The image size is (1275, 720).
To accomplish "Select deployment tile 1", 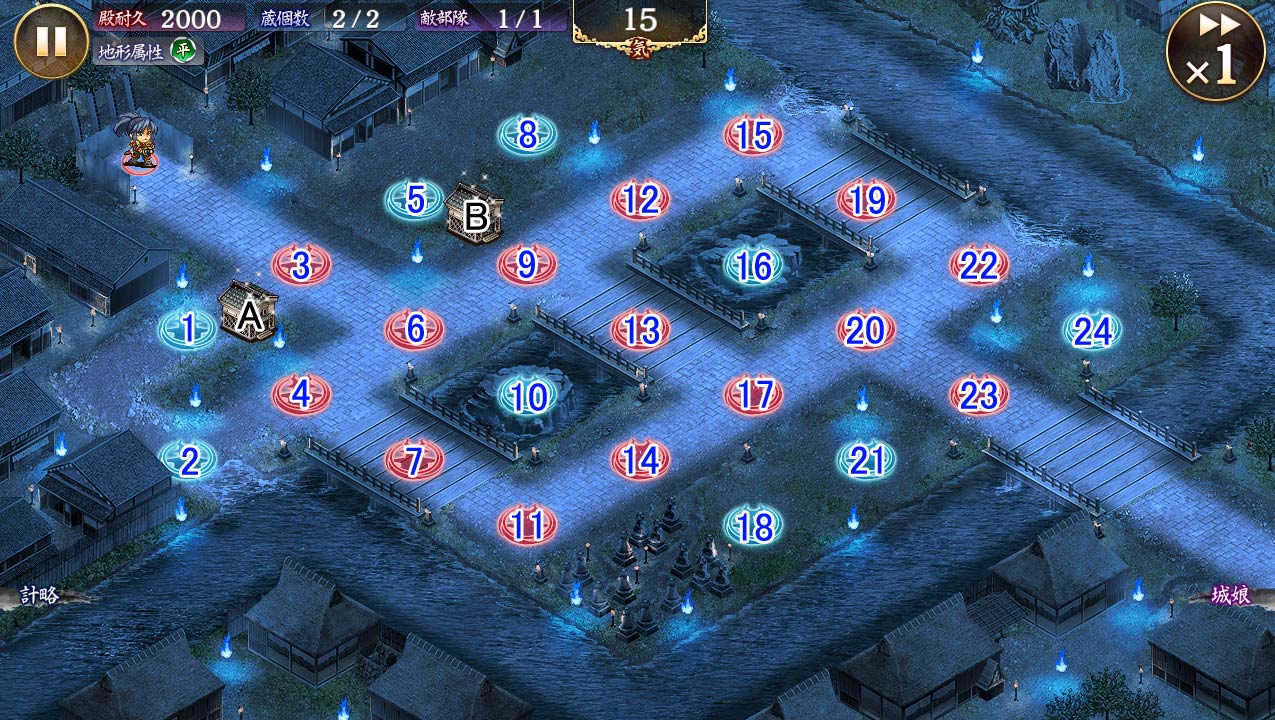I will (x=188, y=330).
